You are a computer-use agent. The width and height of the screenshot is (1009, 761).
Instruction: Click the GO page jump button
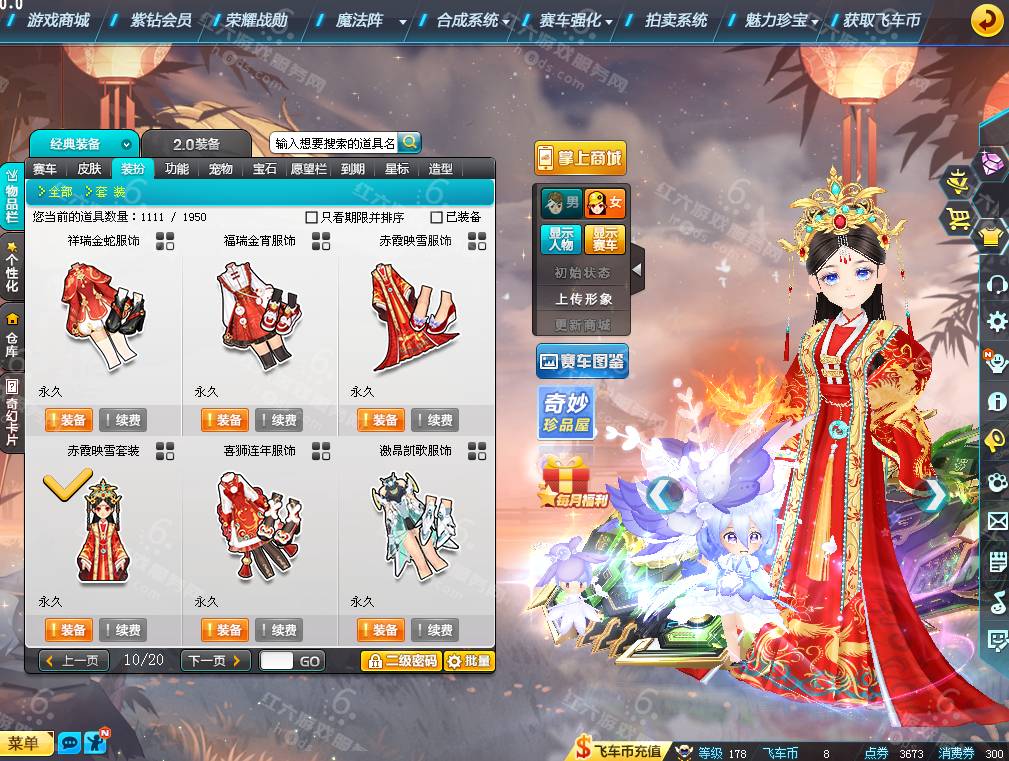(x=310, y=661)
